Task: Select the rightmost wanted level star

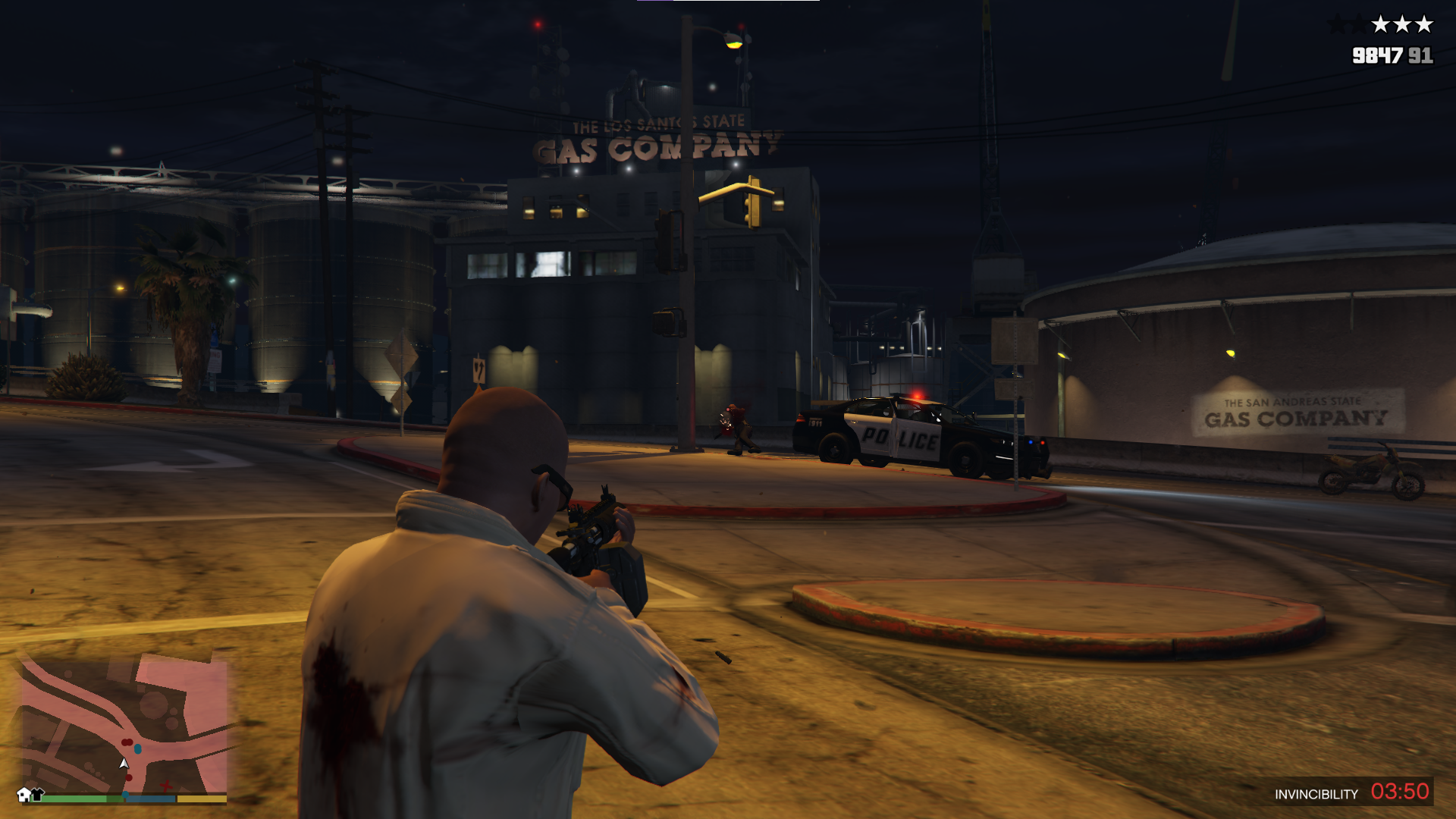Action: tap(1423, 24)
